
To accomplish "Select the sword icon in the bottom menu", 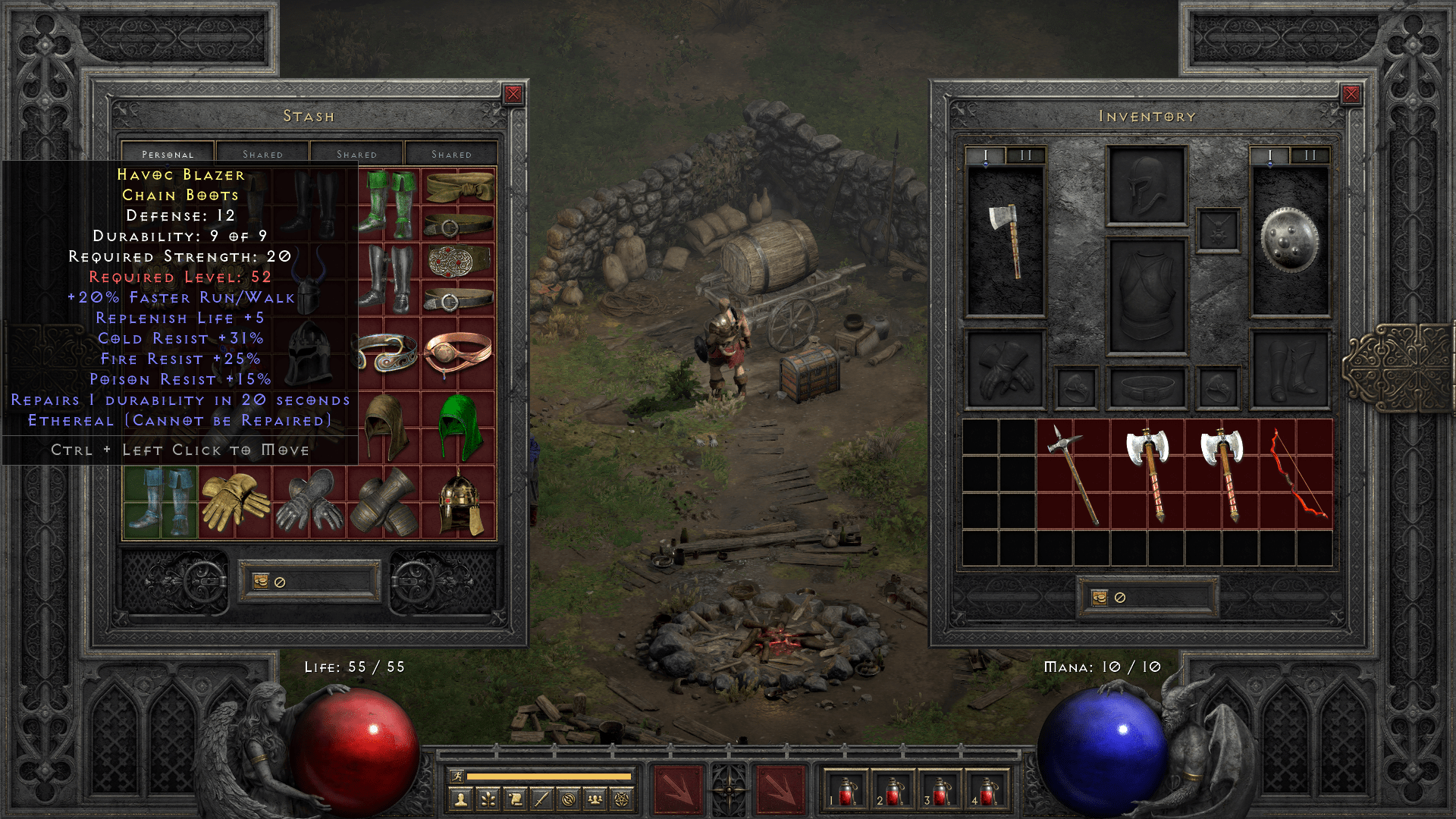I will [x=543, y=799].
